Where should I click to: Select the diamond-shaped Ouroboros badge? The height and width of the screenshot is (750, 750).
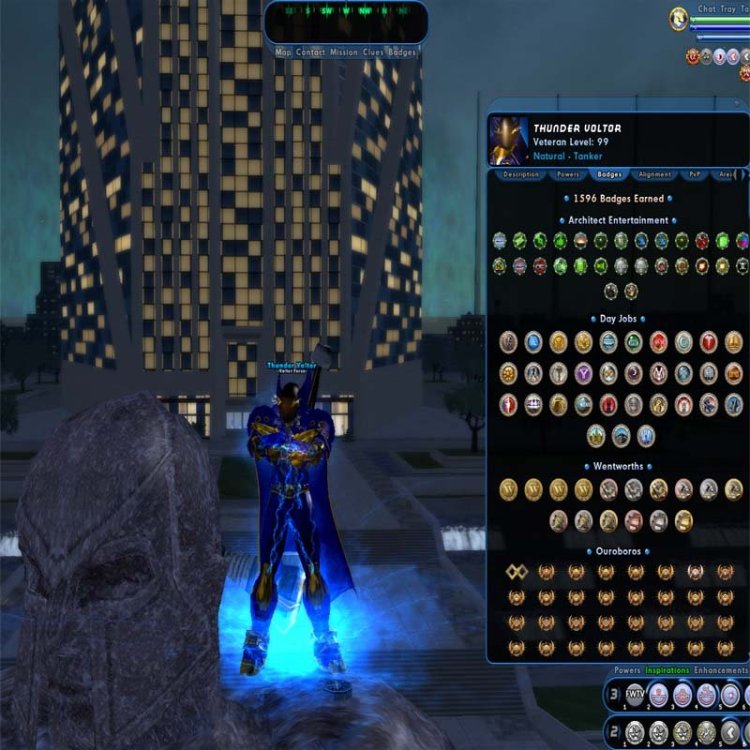pyautogui.click(x=516, y=572)
